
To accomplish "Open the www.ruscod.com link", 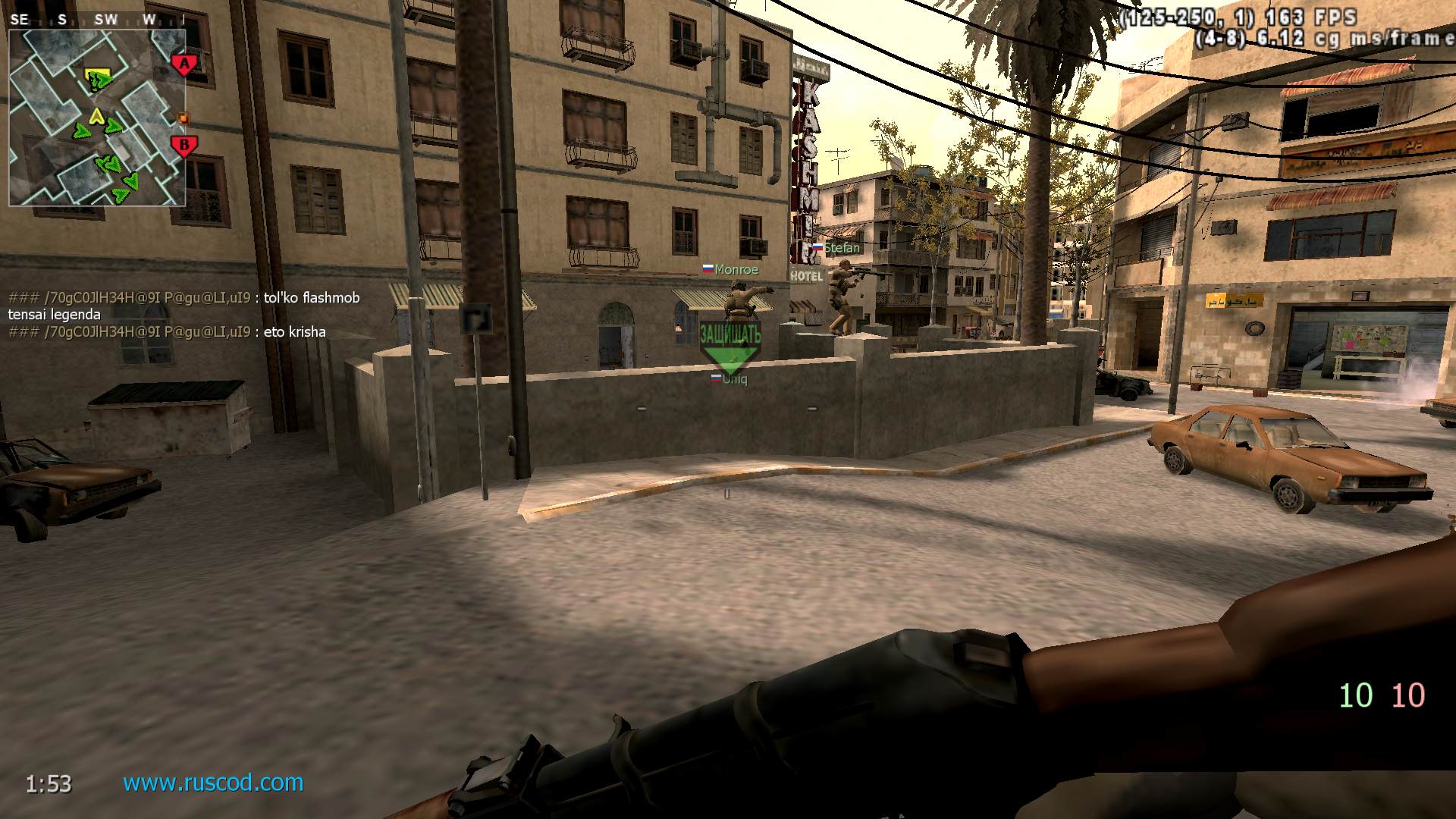I will 213,782.
